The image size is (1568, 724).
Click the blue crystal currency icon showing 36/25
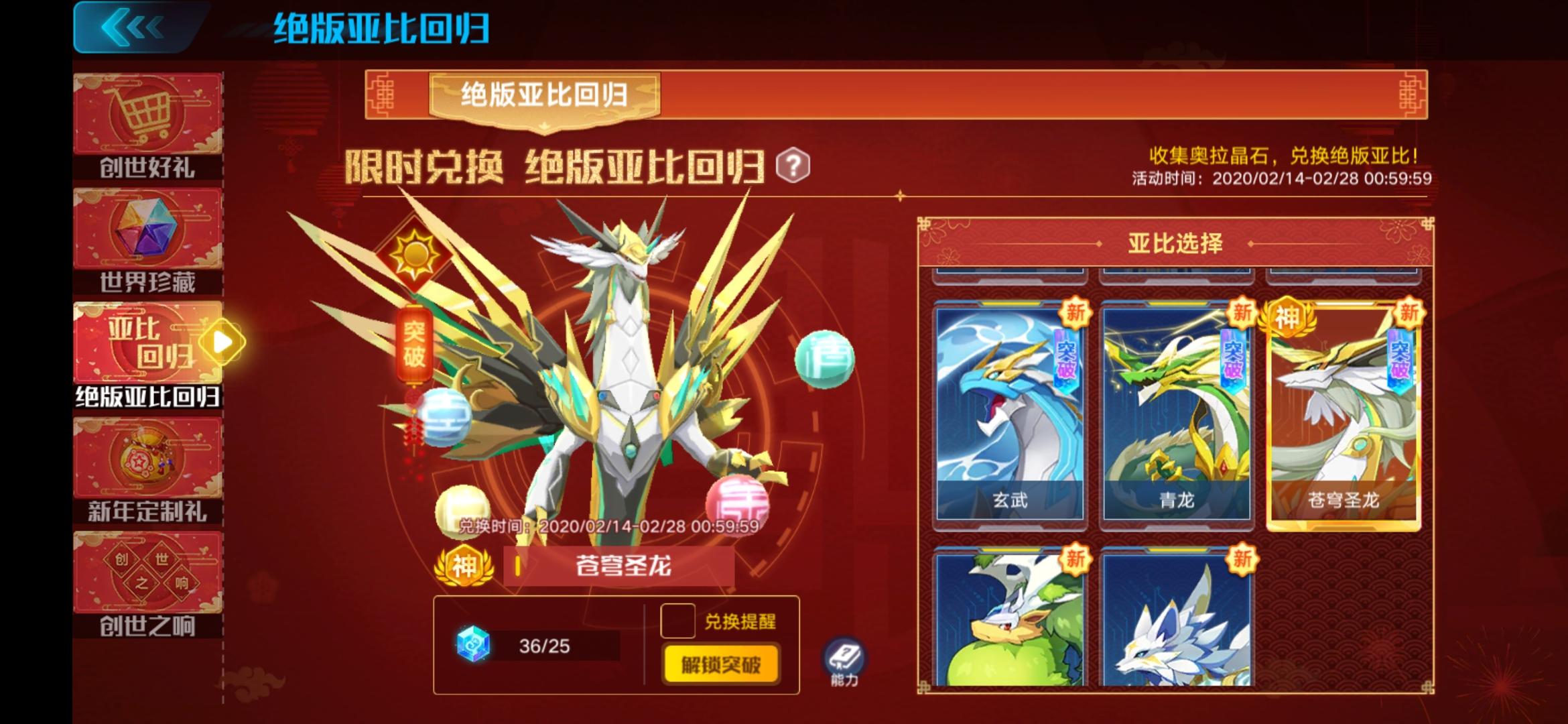(473, 644)
